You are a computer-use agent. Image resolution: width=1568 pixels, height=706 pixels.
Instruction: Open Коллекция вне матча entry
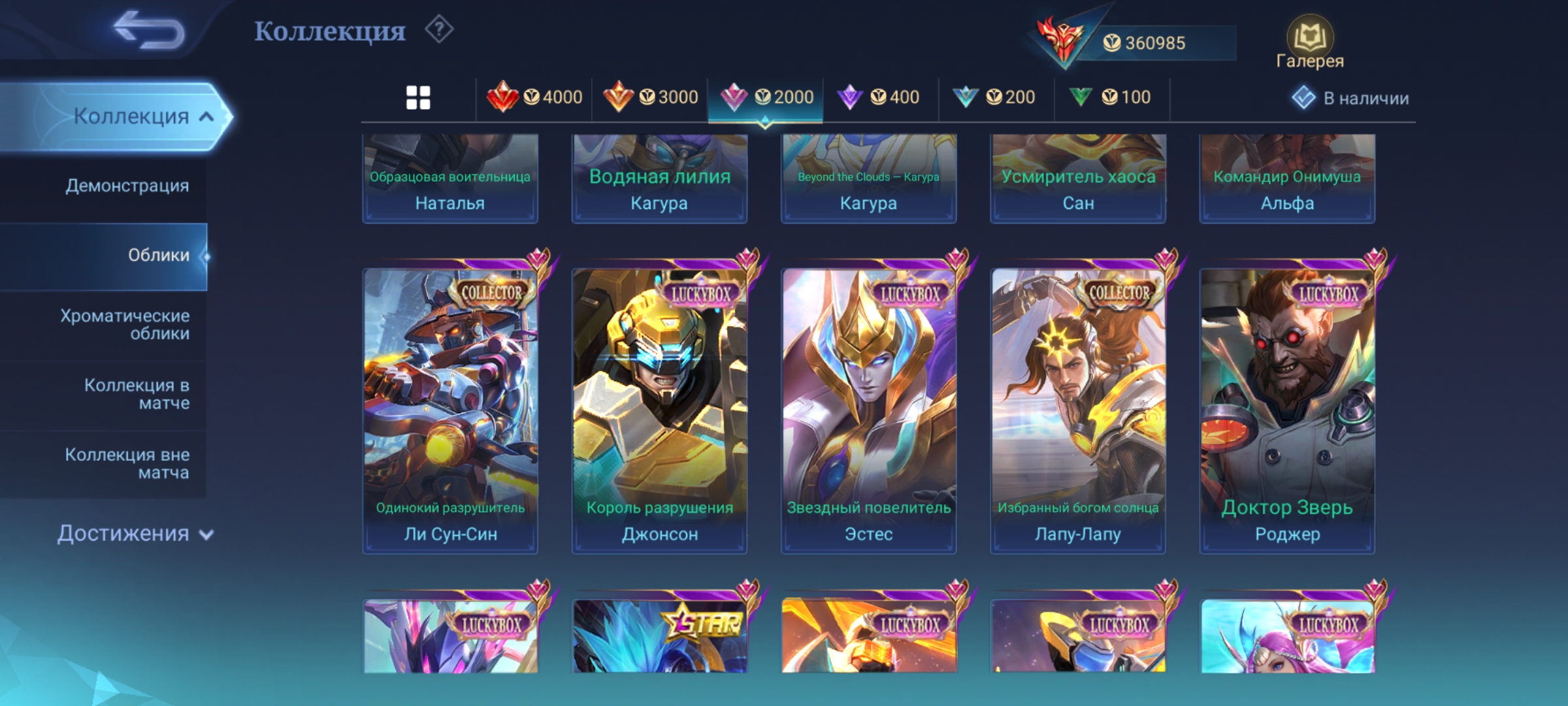127,463
